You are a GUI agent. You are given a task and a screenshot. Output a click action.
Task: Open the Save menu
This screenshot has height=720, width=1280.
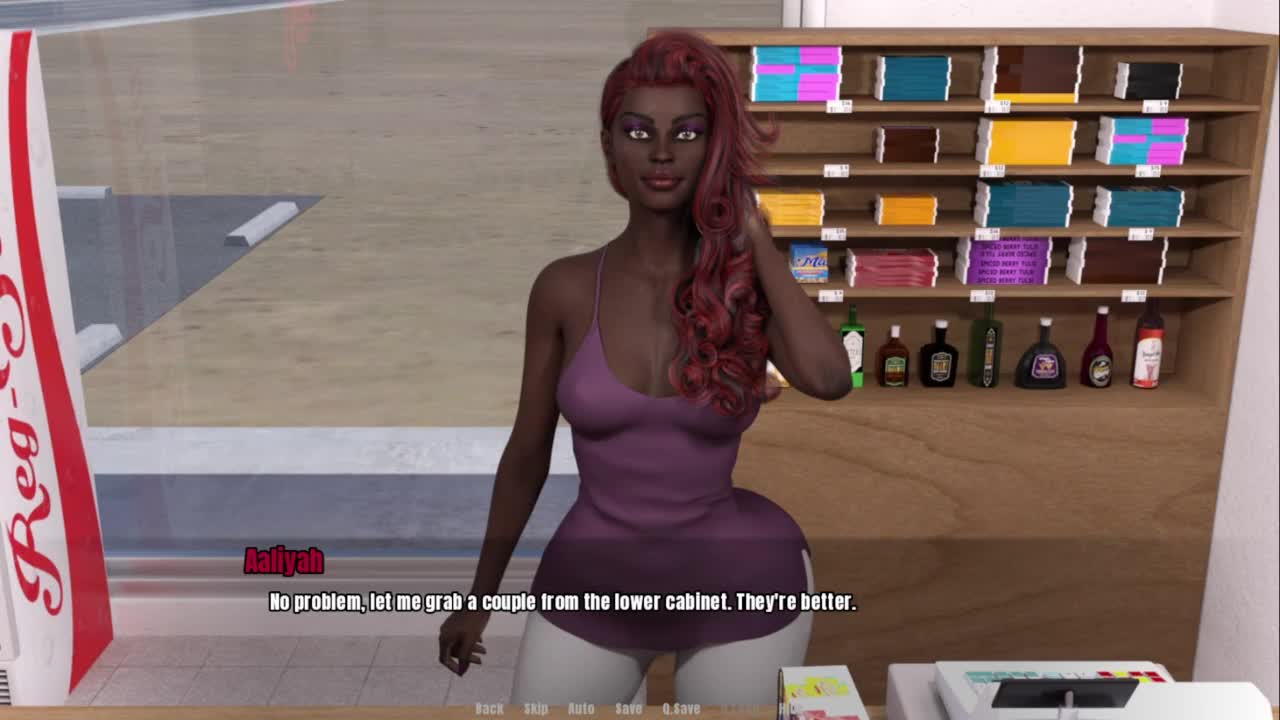(629, 708)
